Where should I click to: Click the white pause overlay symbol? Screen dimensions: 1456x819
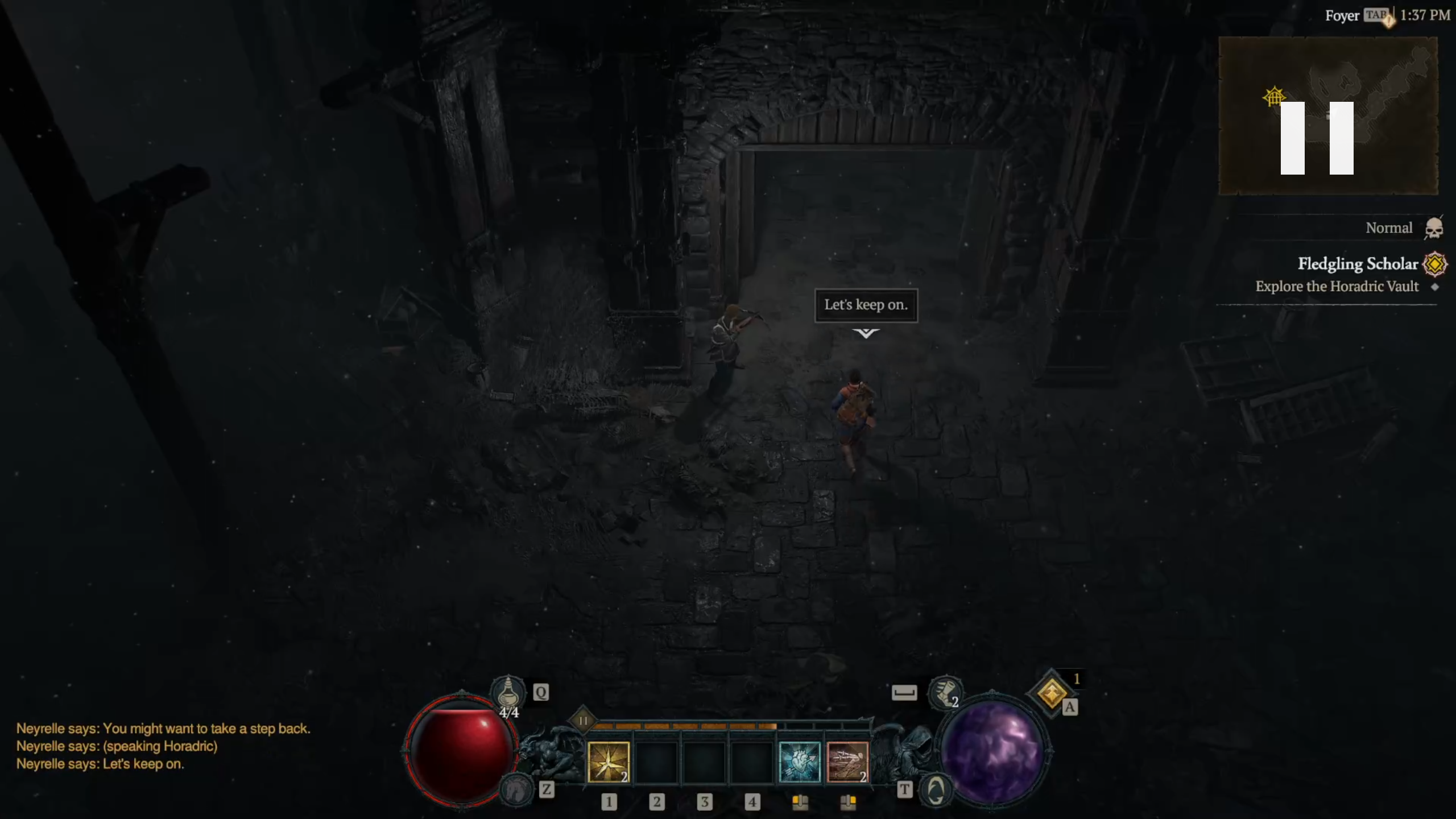click(x=1317, y=138)
